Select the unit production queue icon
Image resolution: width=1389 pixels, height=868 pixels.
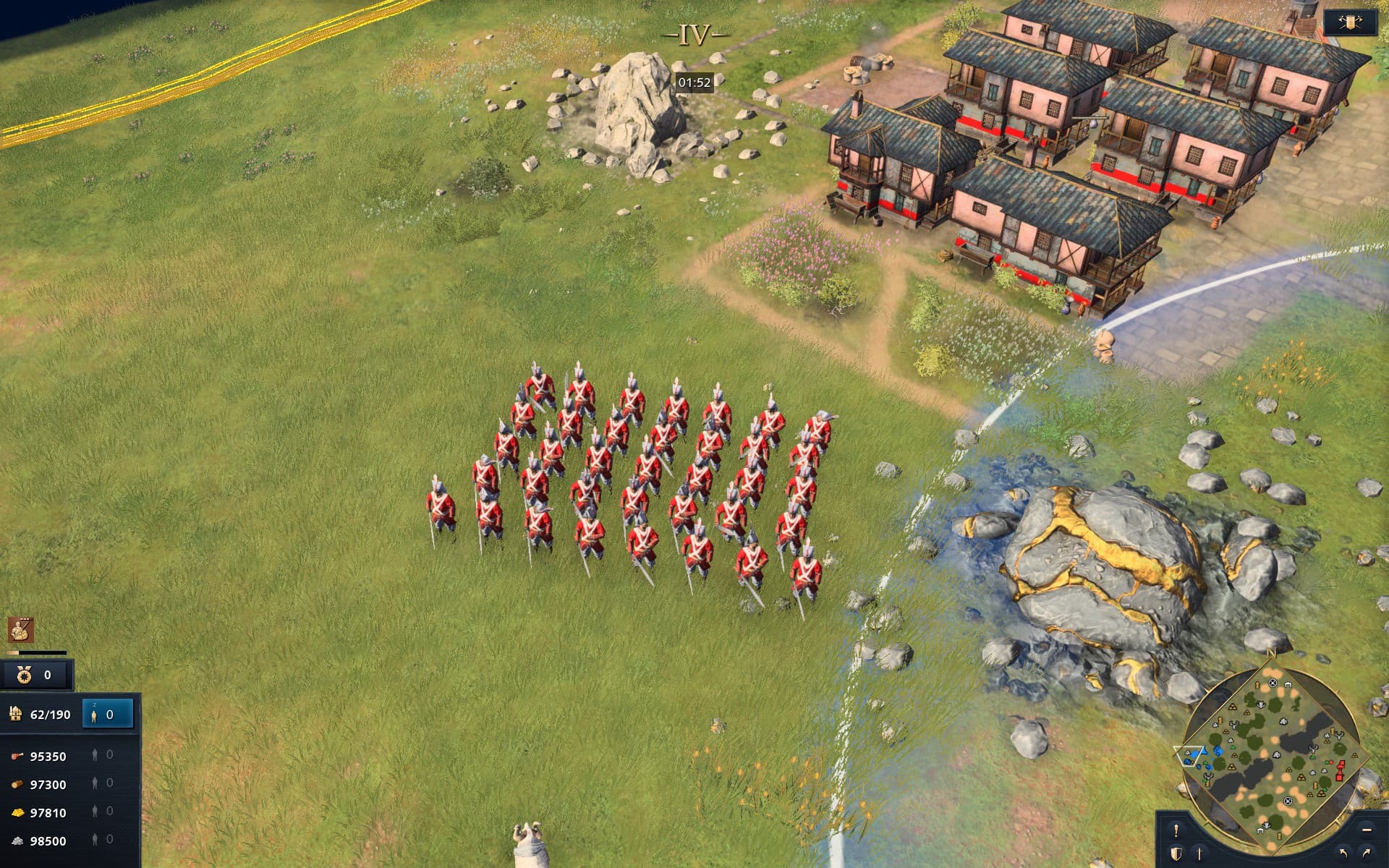(21, 630)
